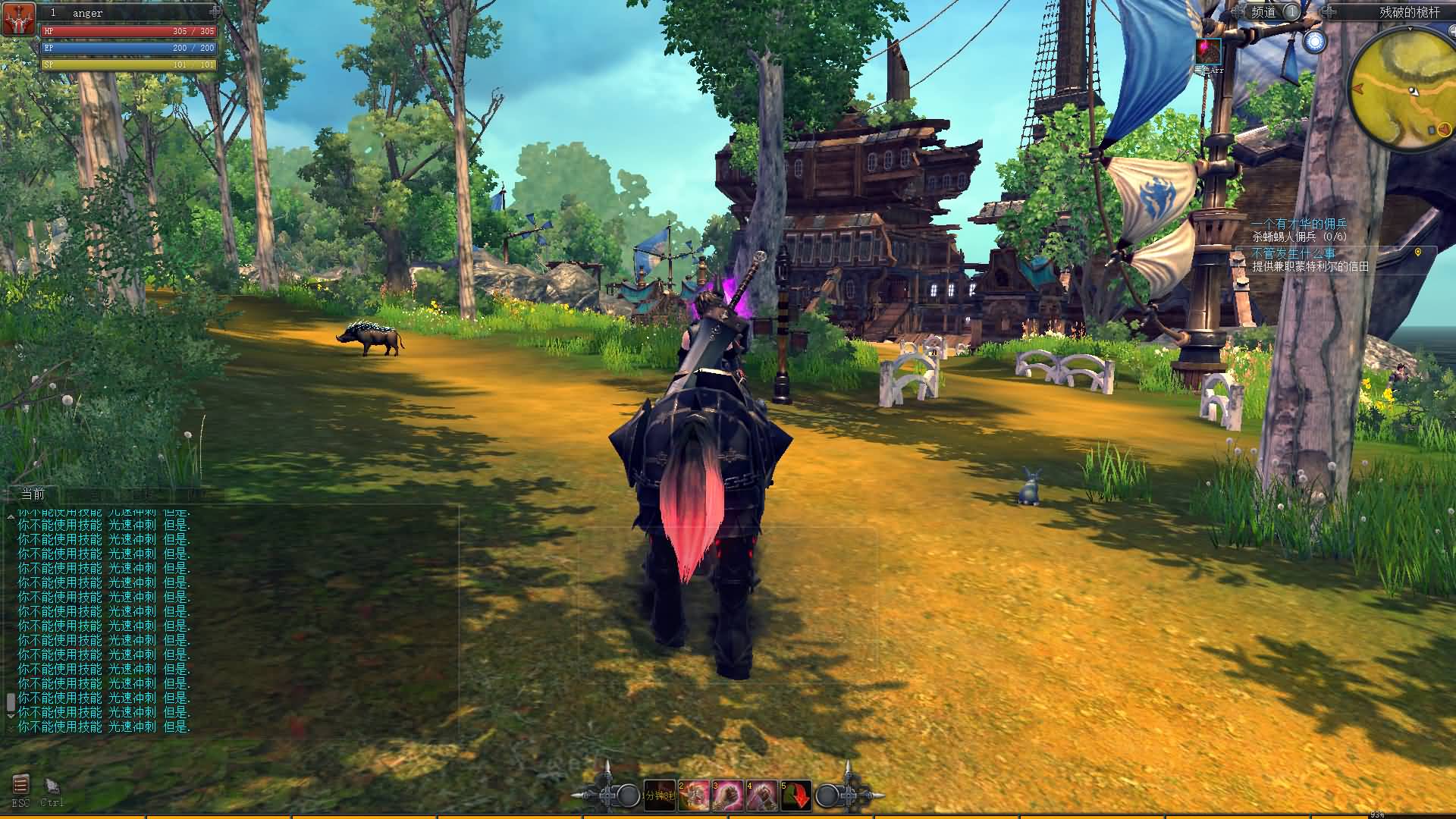Open the channel 频道 selector
This screenshot has height=819, width=1456.
pyautogui.click(x=1263, y=12)
